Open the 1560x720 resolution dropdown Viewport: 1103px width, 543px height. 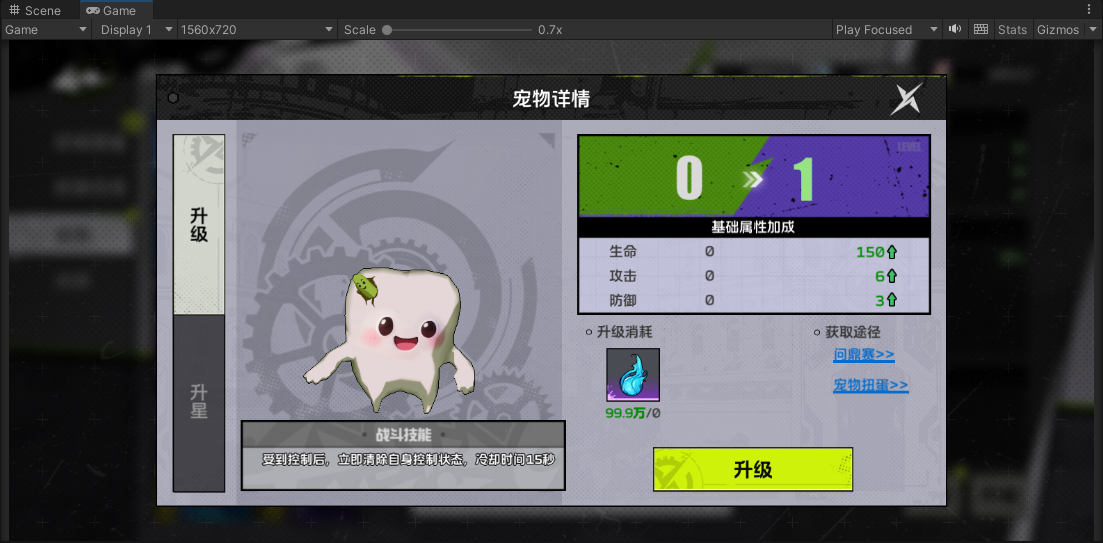tap(256, 30)
